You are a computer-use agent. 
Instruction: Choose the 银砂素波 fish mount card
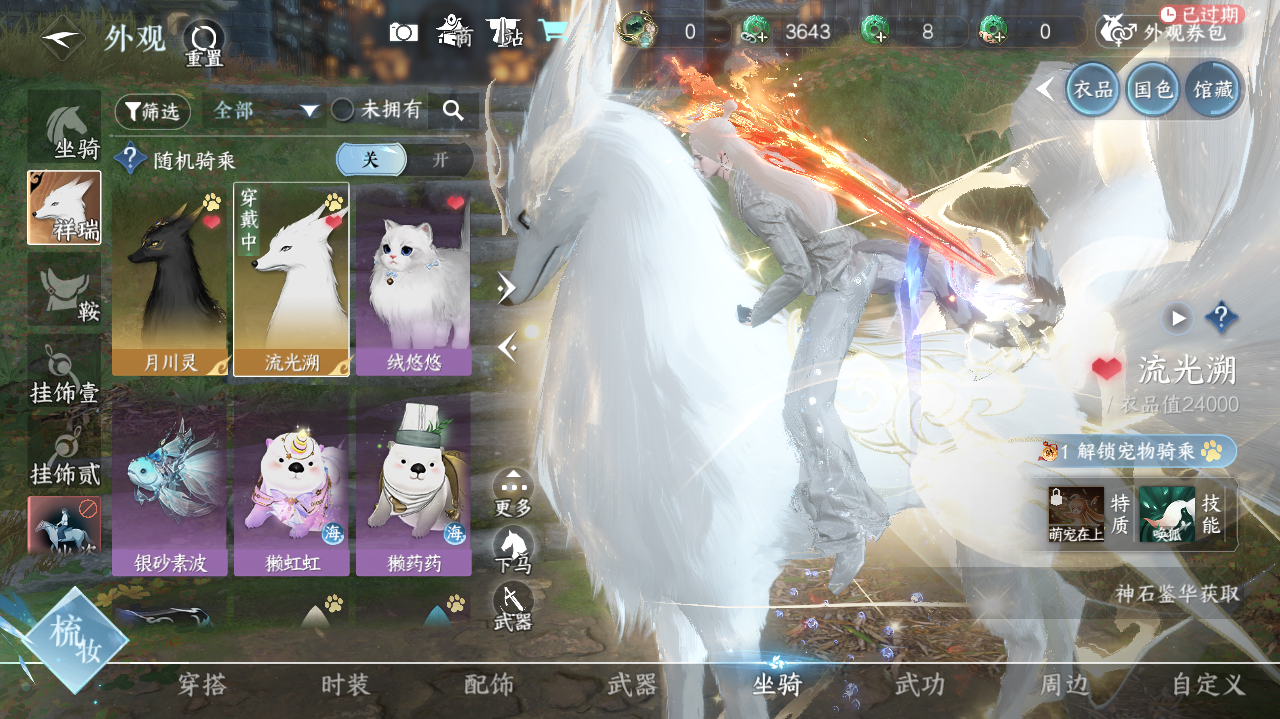click(x=170, y=485)
